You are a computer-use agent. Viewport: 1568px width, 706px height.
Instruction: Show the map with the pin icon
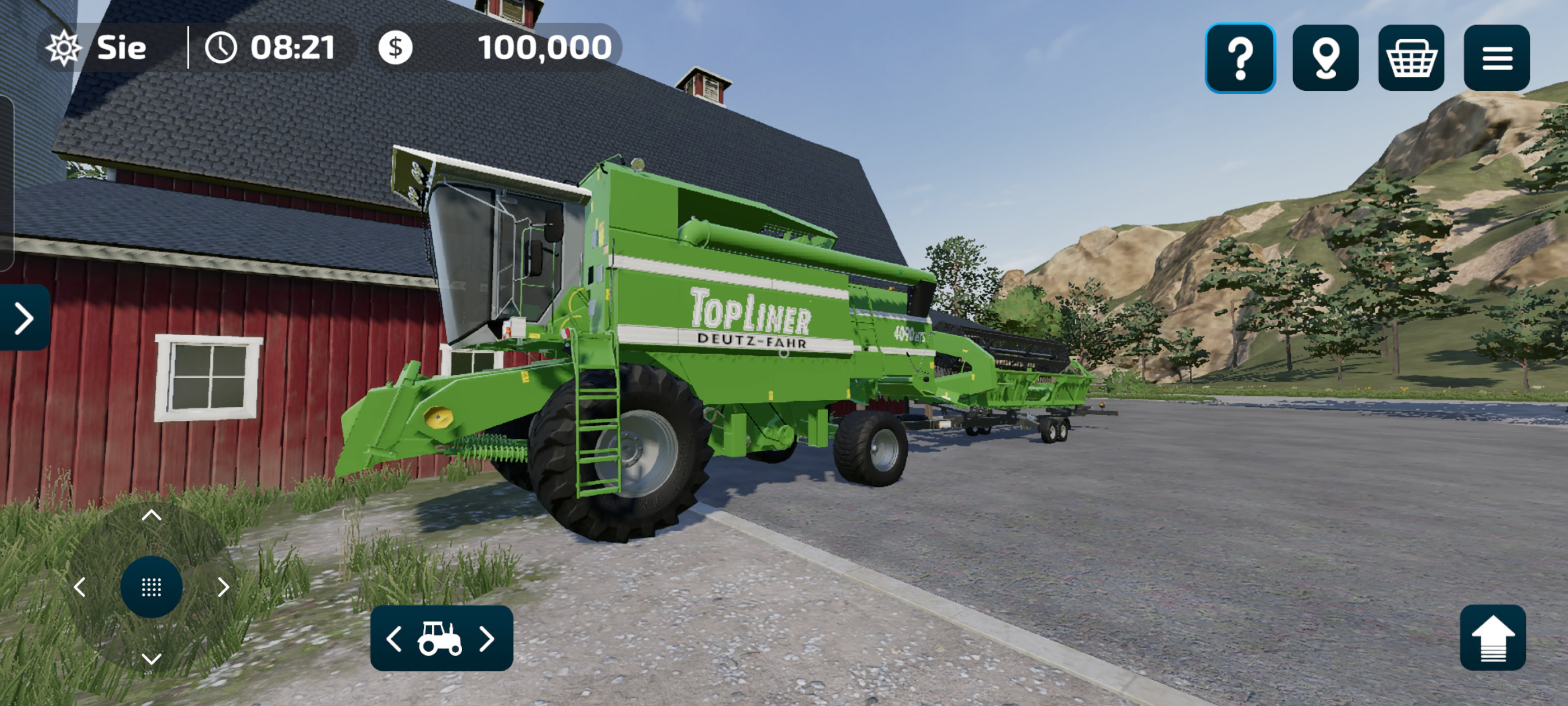point(1325,58)
